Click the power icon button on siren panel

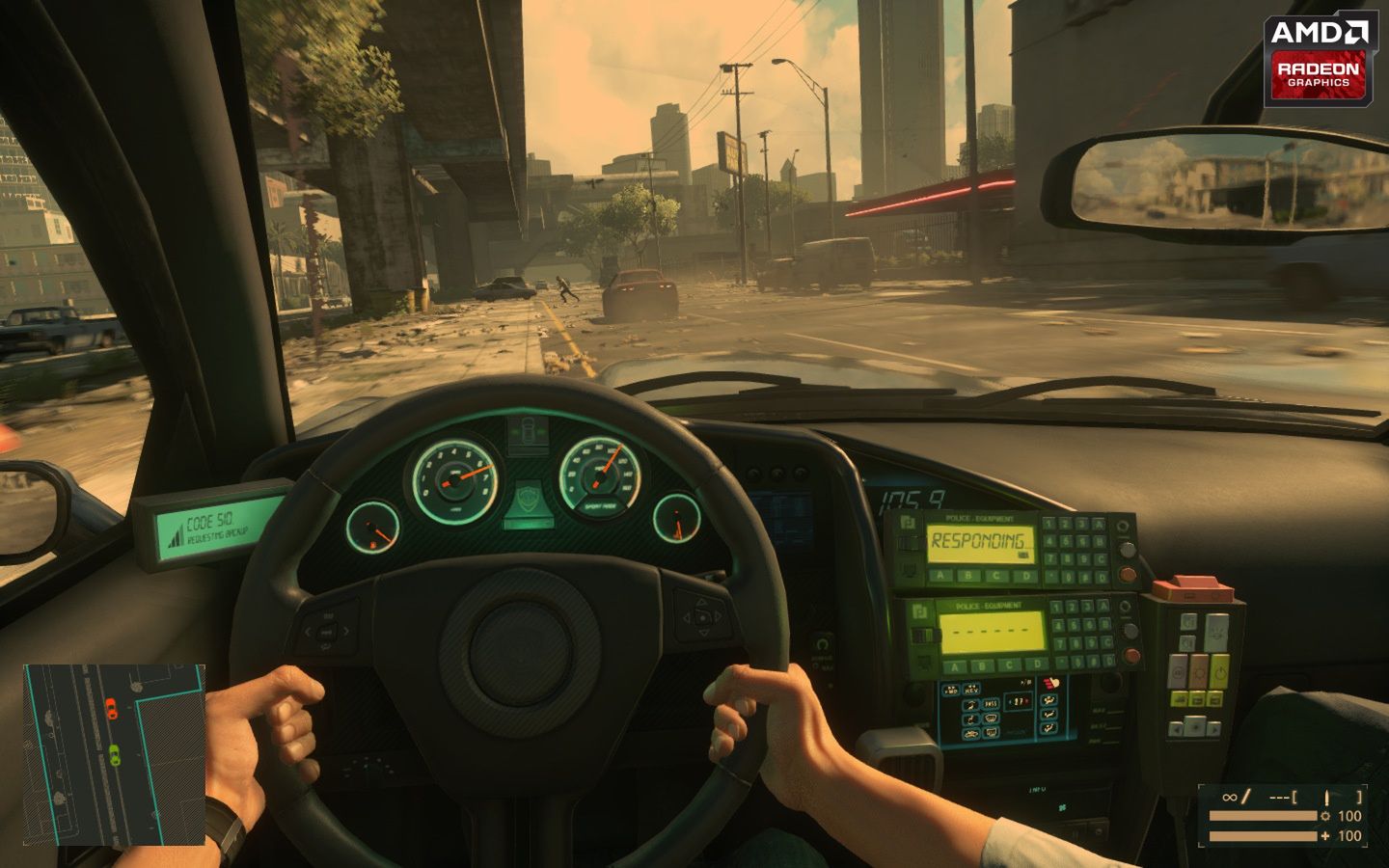click(1219, 669)
